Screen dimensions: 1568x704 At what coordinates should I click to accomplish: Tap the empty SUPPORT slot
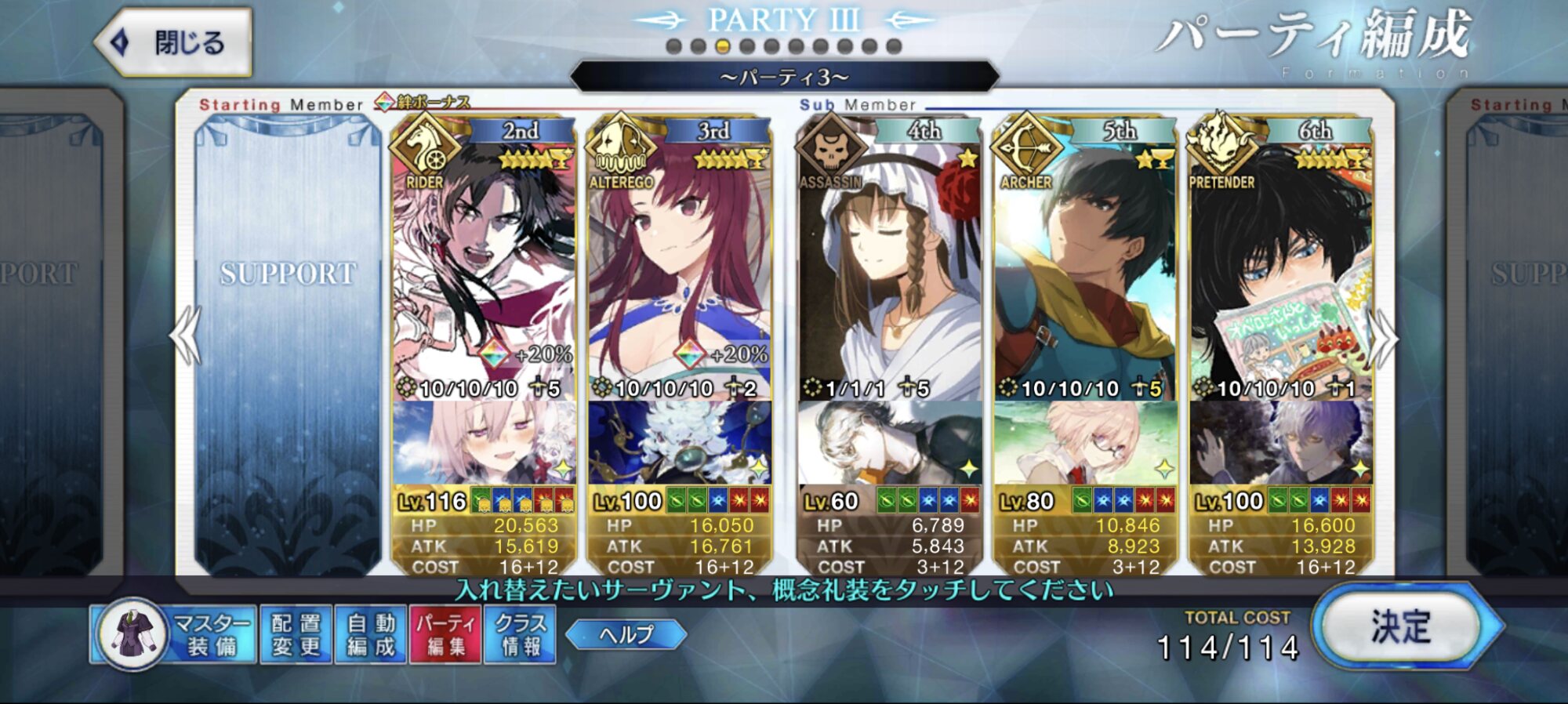(288, 345)
